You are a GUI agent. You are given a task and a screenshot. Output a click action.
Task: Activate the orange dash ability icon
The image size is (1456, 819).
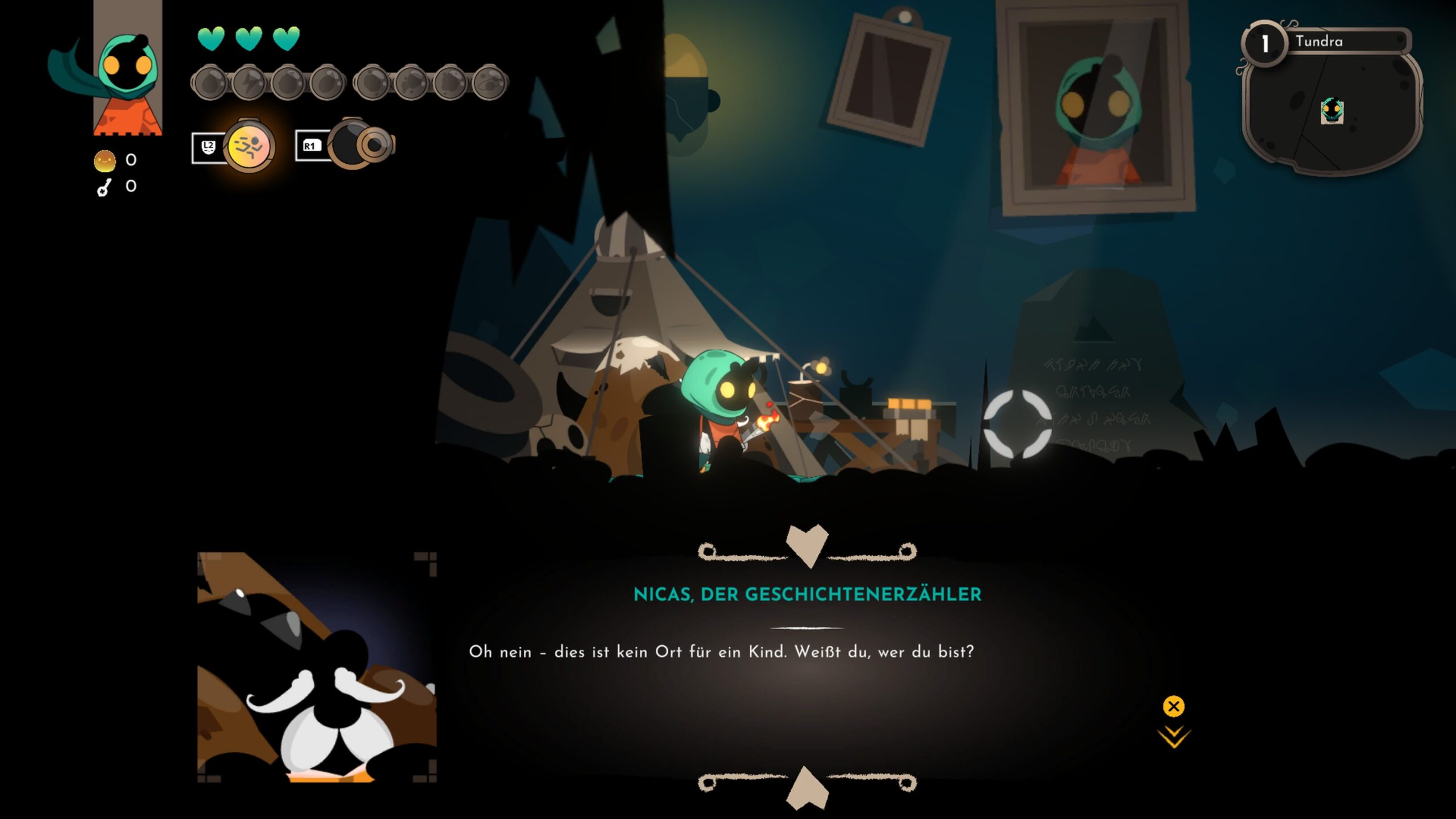point(249,146)
